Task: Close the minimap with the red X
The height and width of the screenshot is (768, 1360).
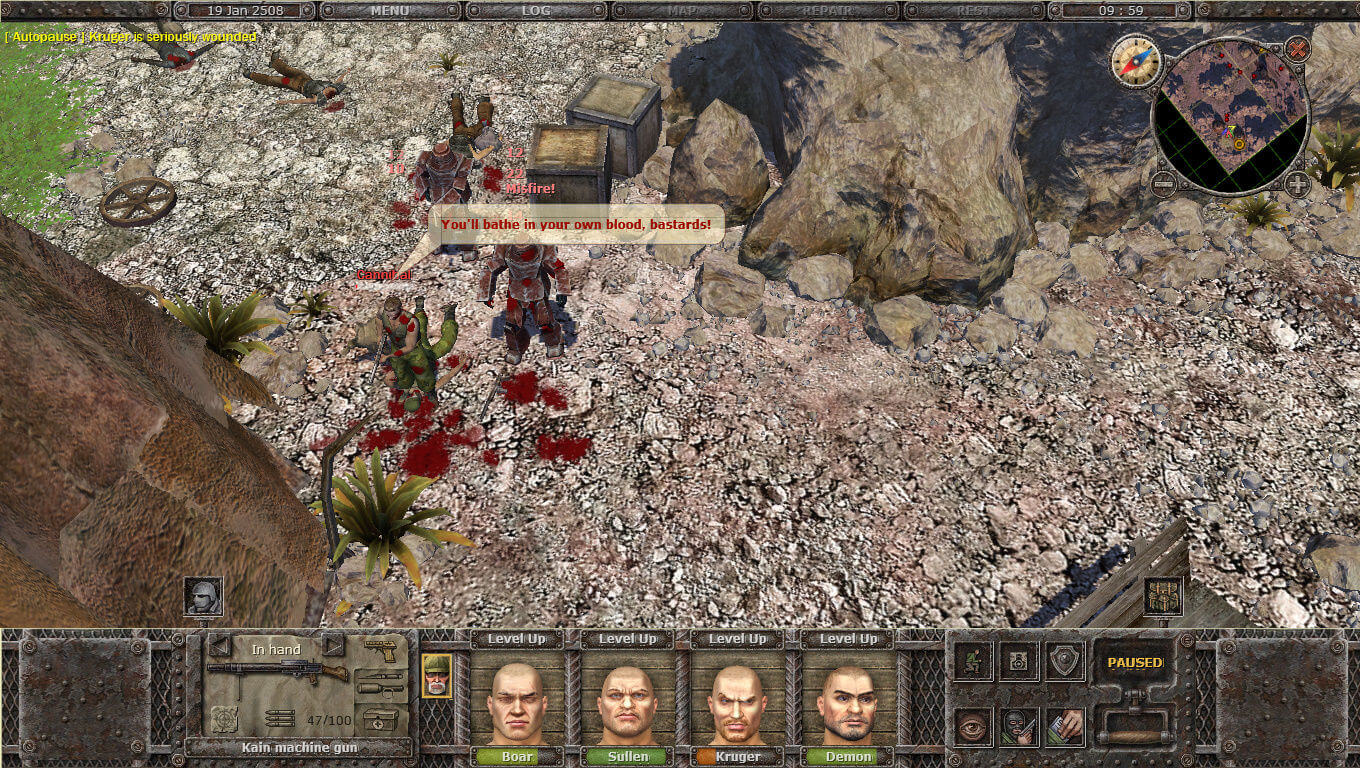Action: coord(1297,48)
